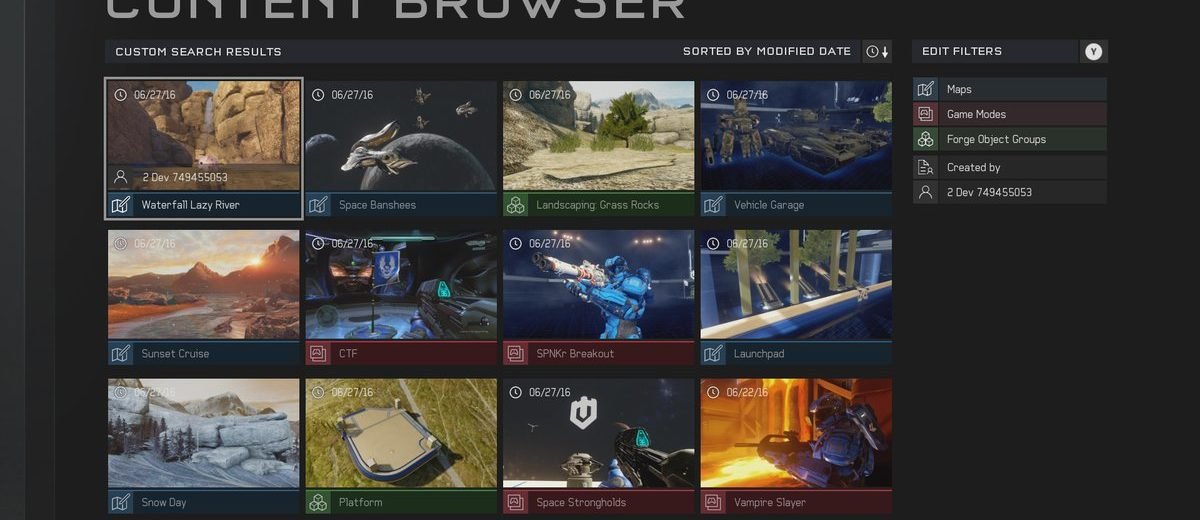Open the Vampire Slayer game mode
The width and height of the screenshot is (1200, 520).
point(796,445)
